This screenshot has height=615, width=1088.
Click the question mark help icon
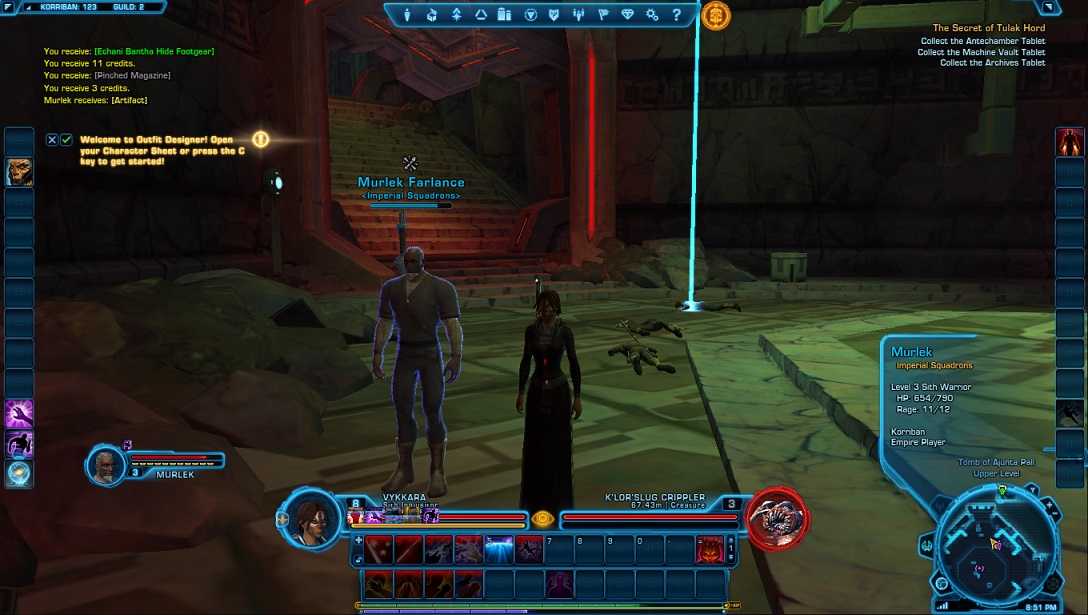coord(676,15)
